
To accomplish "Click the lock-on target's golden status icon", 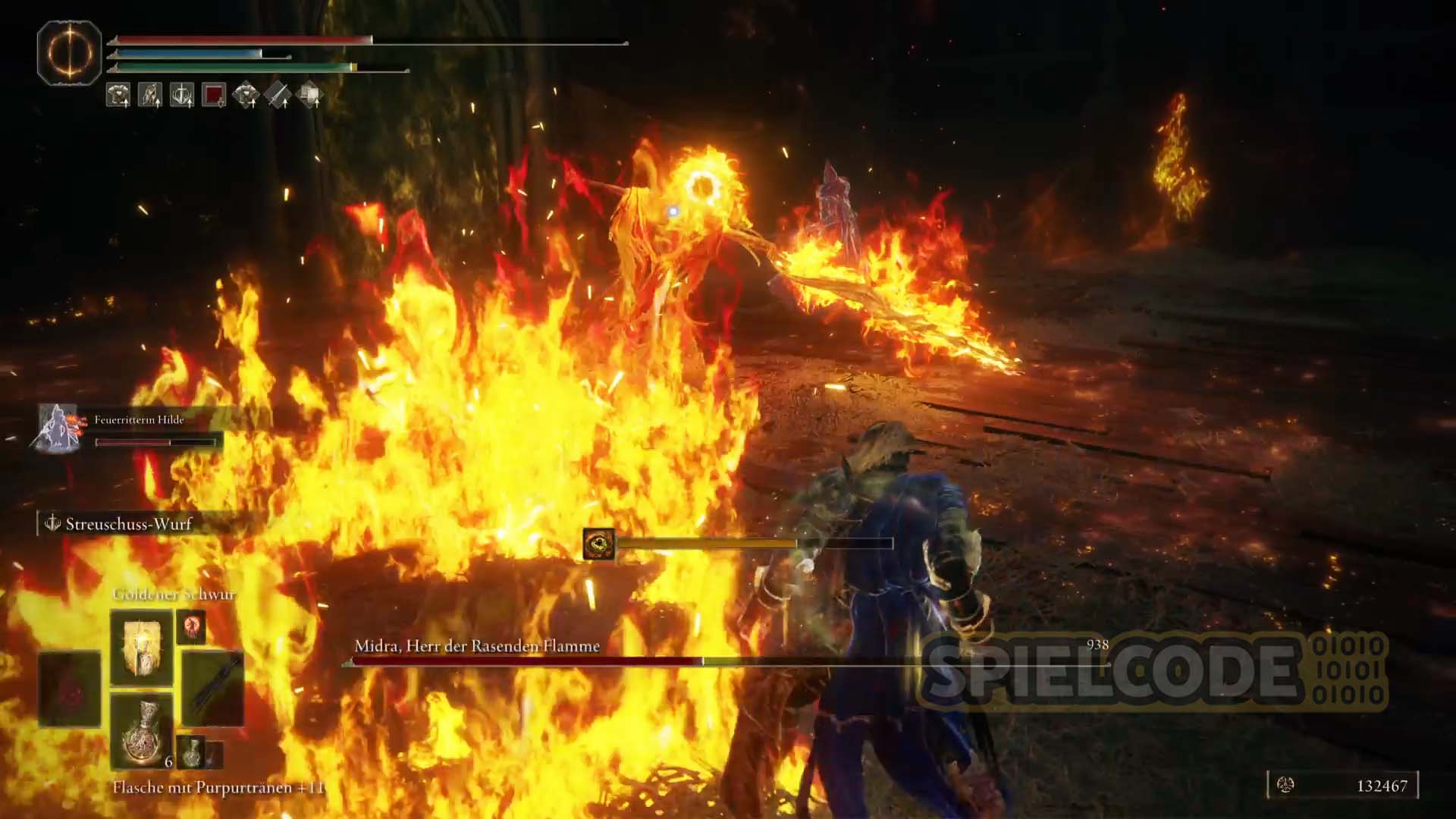I will 599,544.
